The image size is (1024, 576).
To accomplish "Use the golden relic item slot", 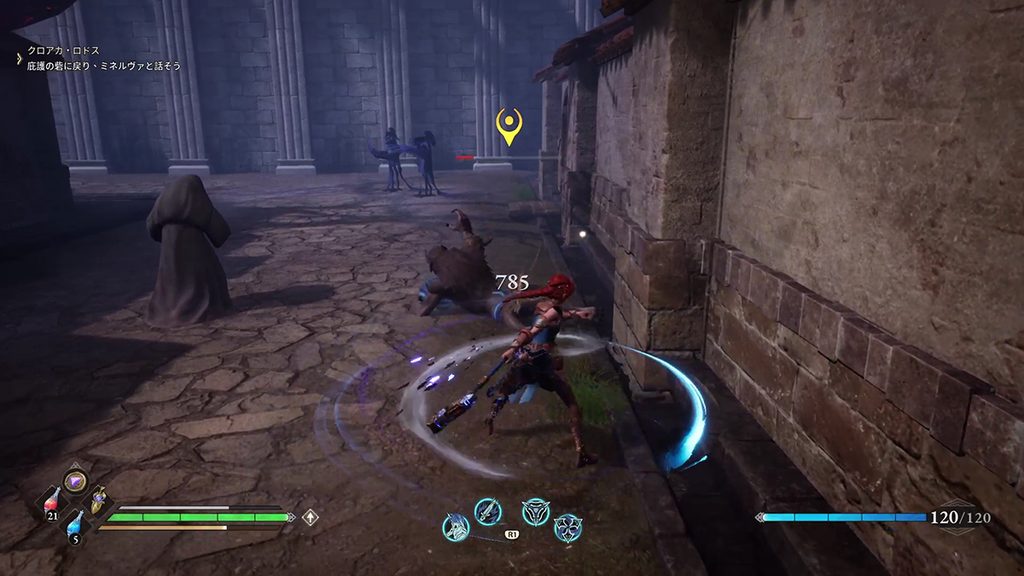I will coord(98,501).
